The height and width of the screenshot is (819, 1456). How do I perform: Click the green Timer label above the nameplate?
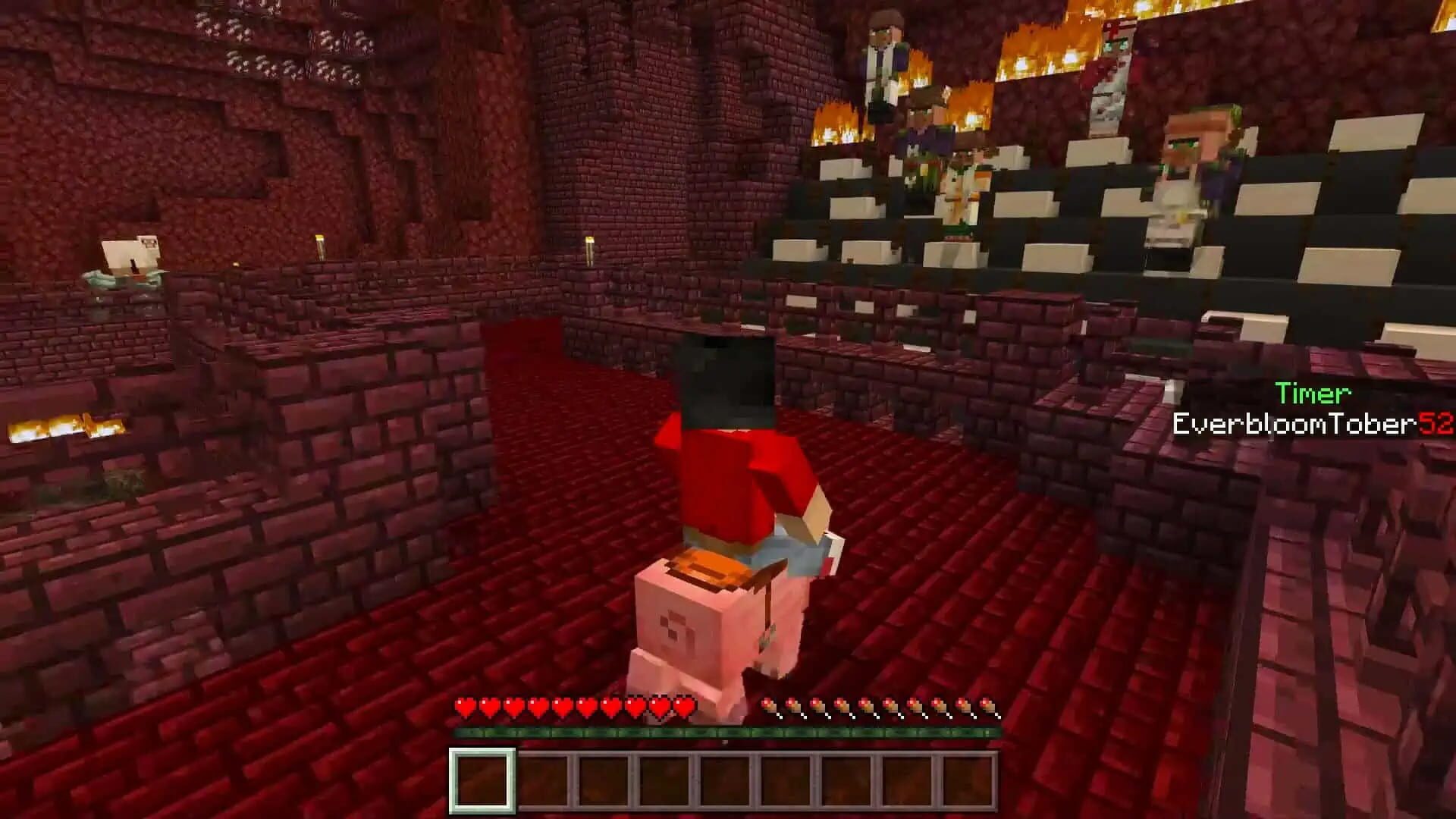pos(1313,394)
